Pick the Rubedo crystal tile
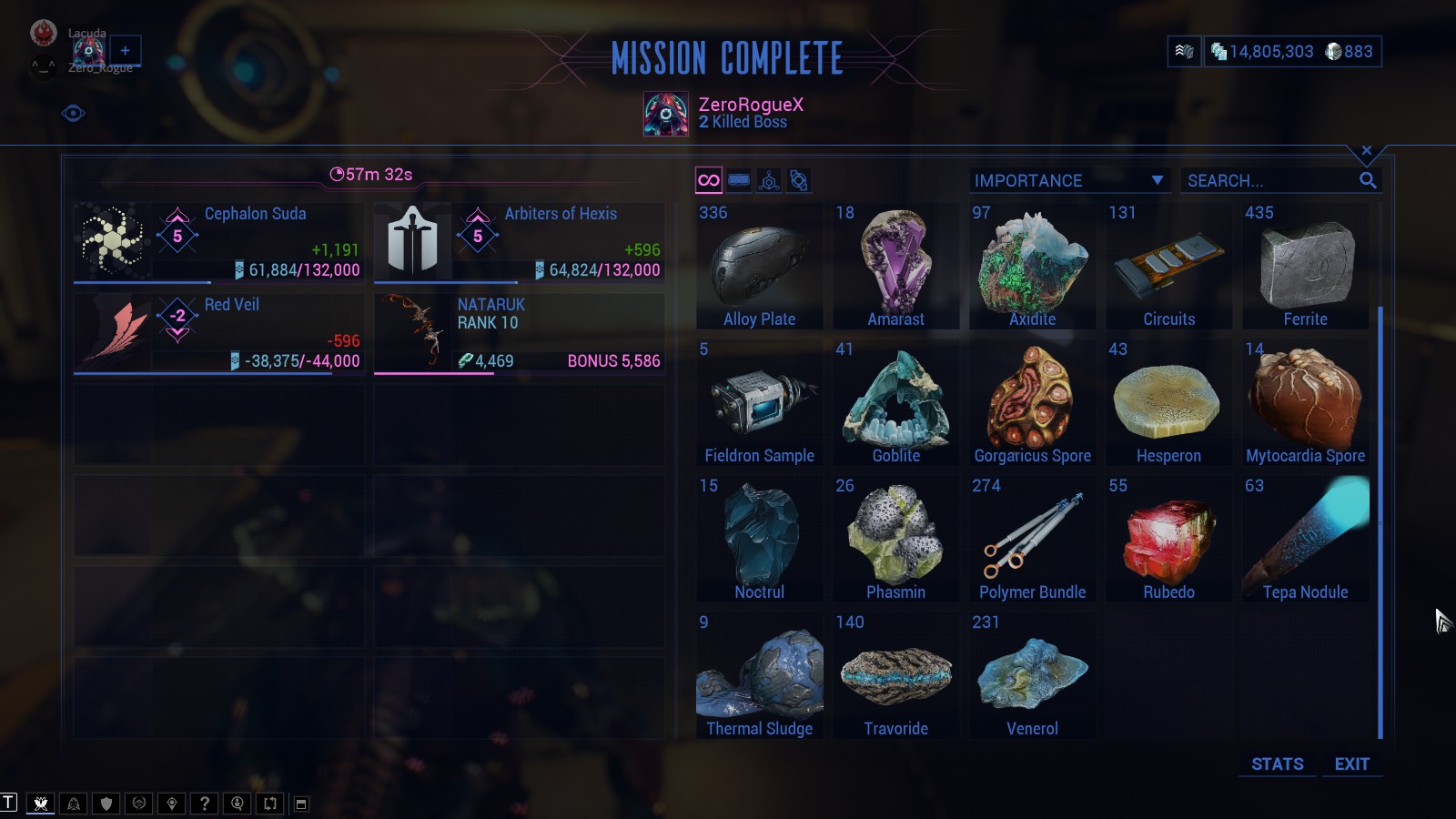 click(x=1169, y=539)
